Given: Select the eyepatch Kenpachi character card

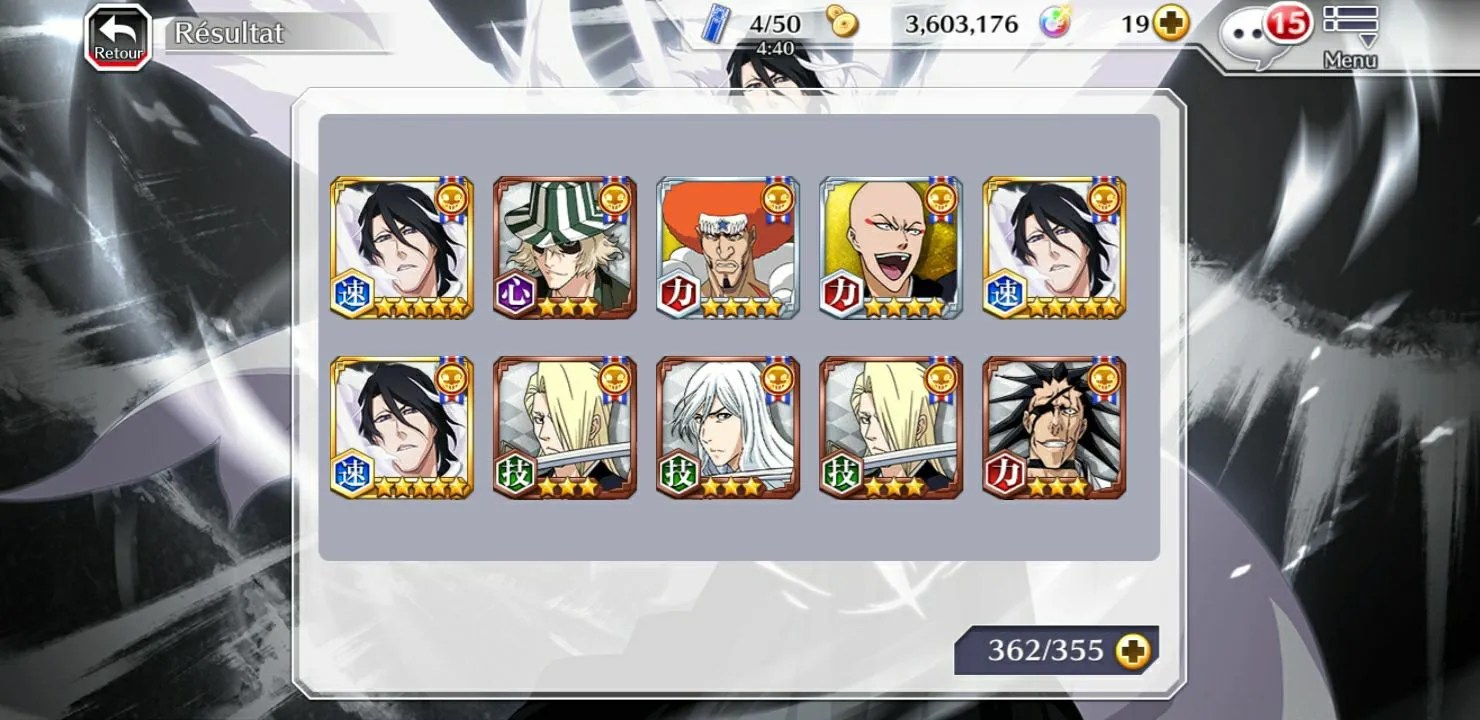Looking at the screenshot, I should click(1054, 427).
